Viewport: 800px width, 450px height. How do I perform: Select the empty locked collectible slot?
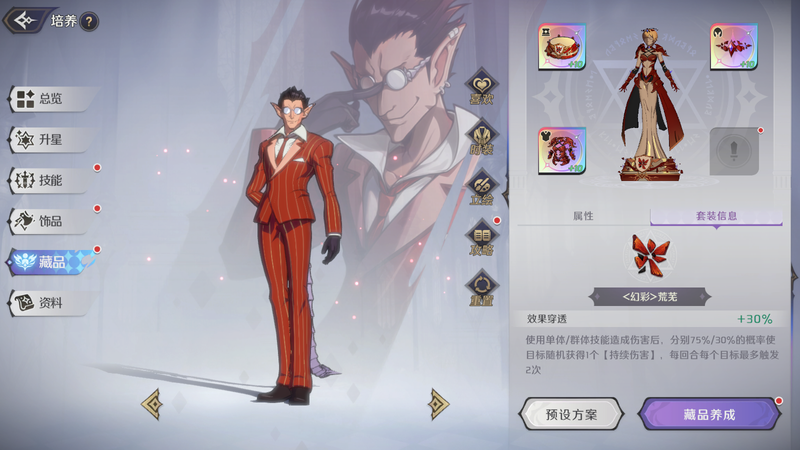coord(734,151)
